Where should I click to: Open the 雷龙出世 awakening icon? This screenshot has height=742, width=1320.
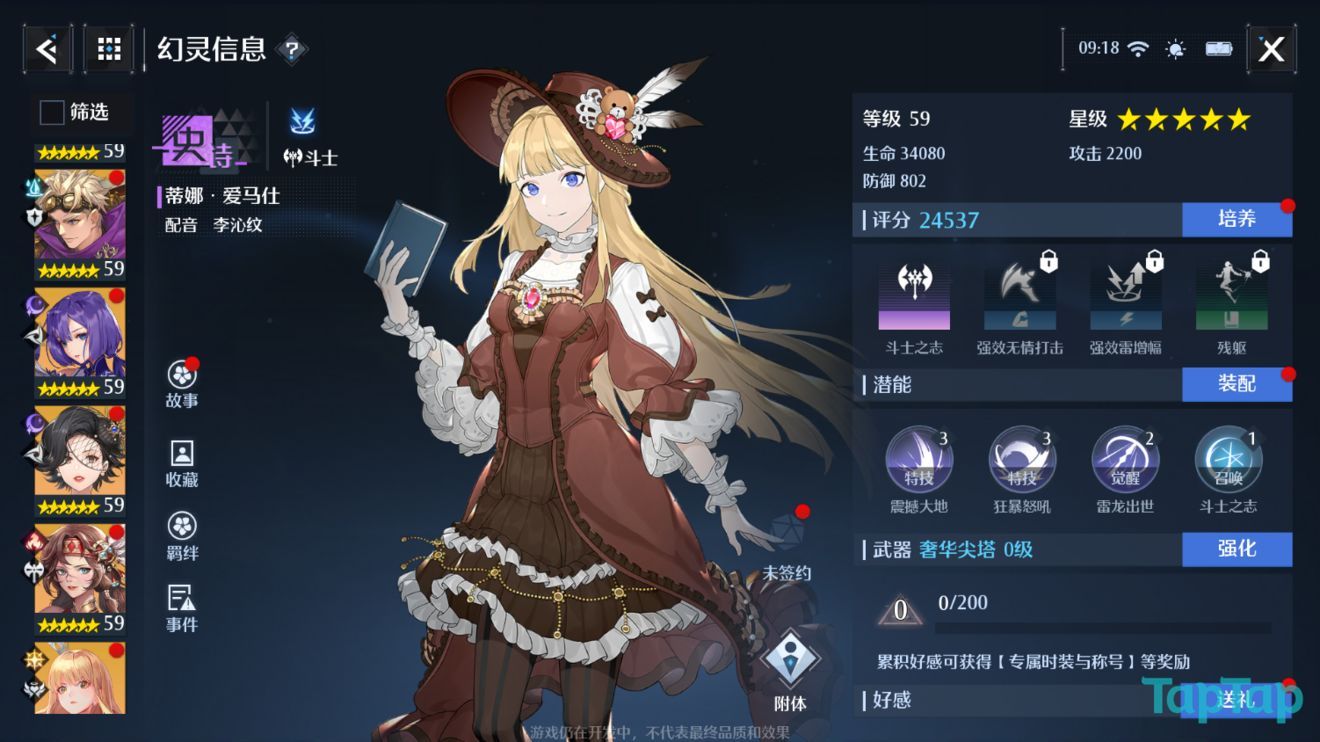coord(1125,458)
